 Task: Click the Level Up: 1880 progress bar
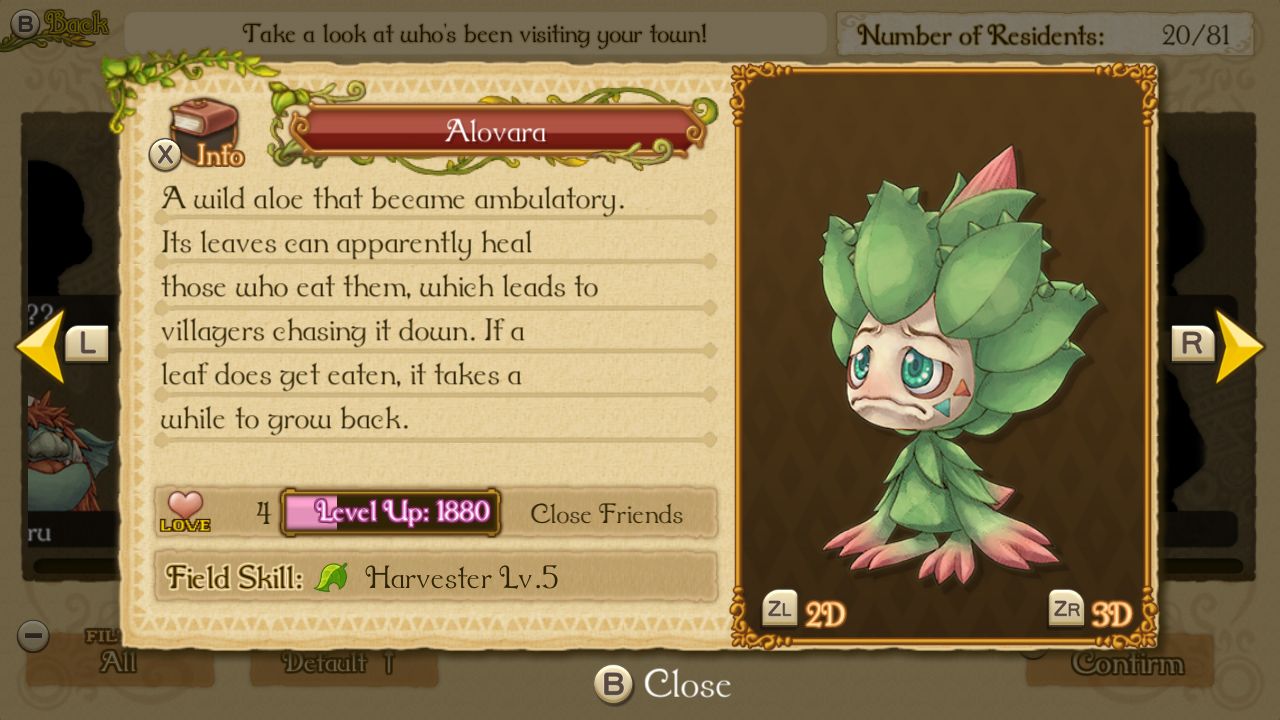click(x=391, y=513)
